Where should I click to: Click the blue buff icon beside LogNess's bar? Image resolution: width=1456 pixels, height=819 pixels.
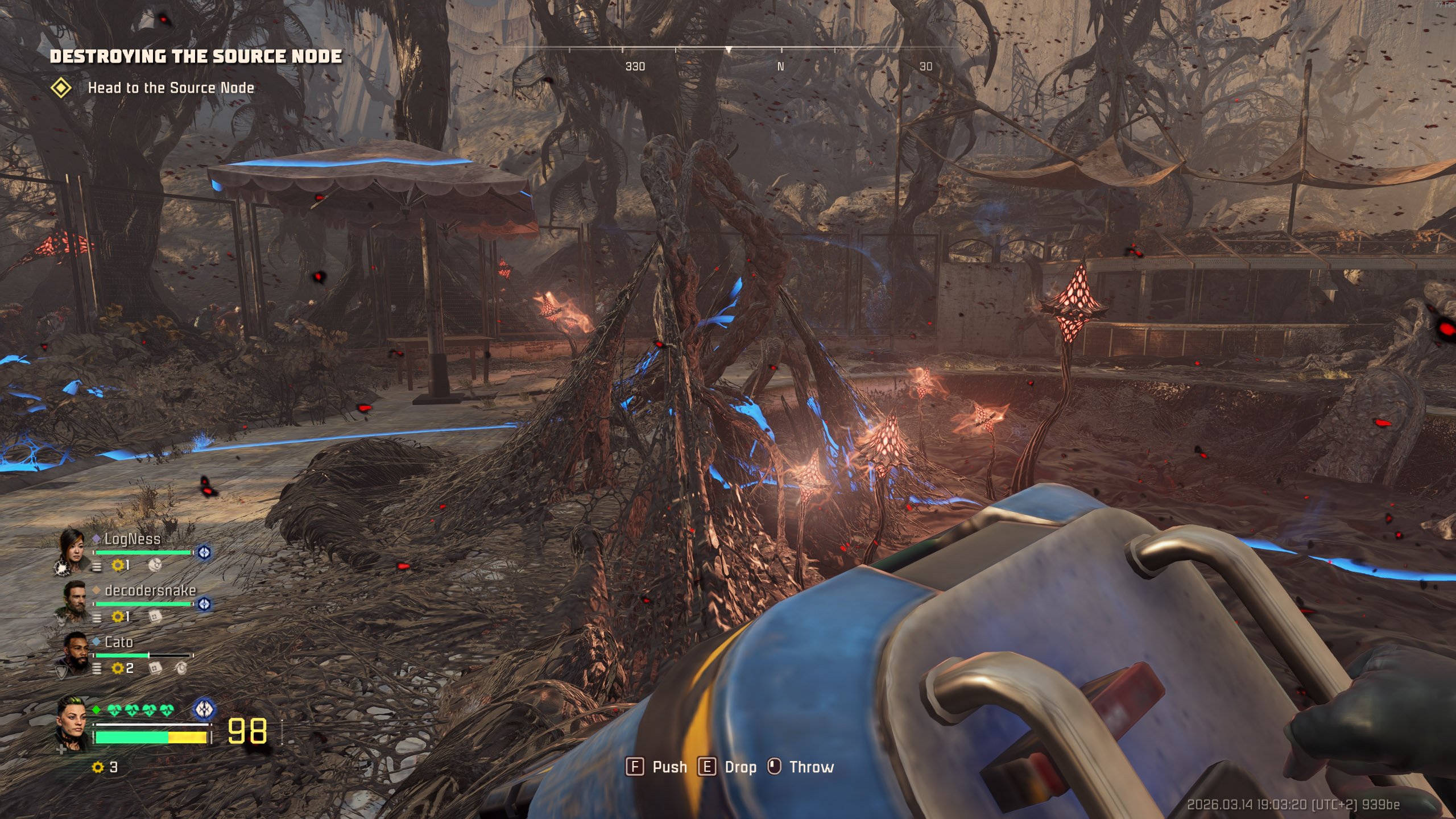(x=204, y=552)
